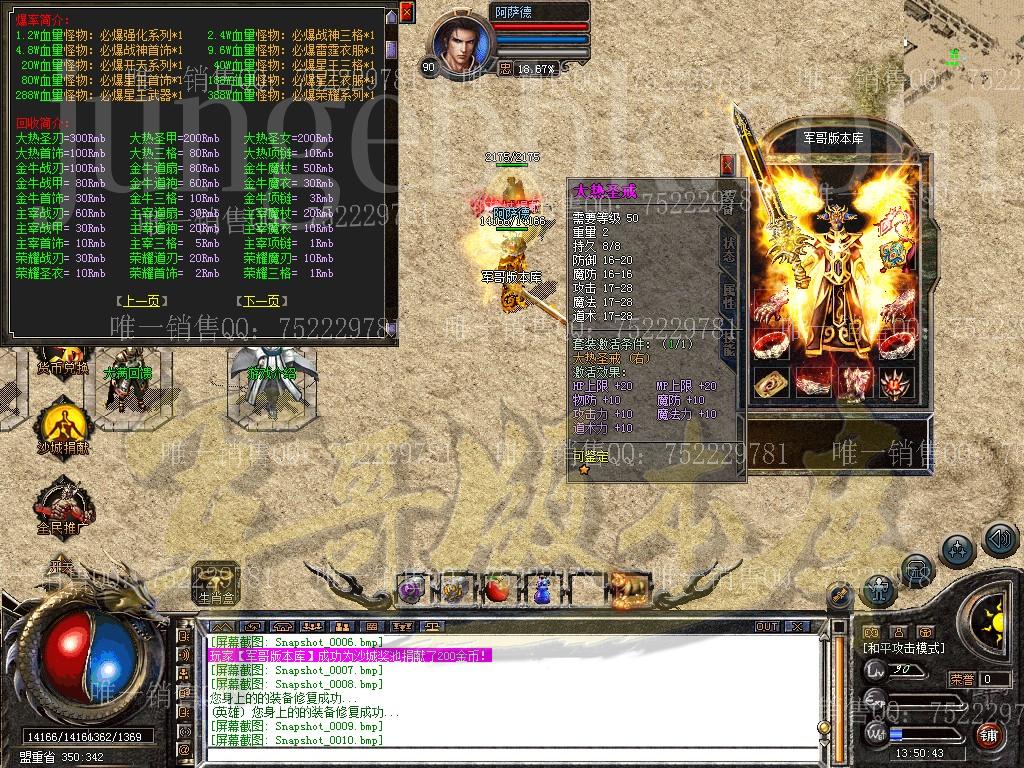Open the 沙城捐献 donation icon
Viewport: 1024px width, 768px height.
tap(62, 427)
